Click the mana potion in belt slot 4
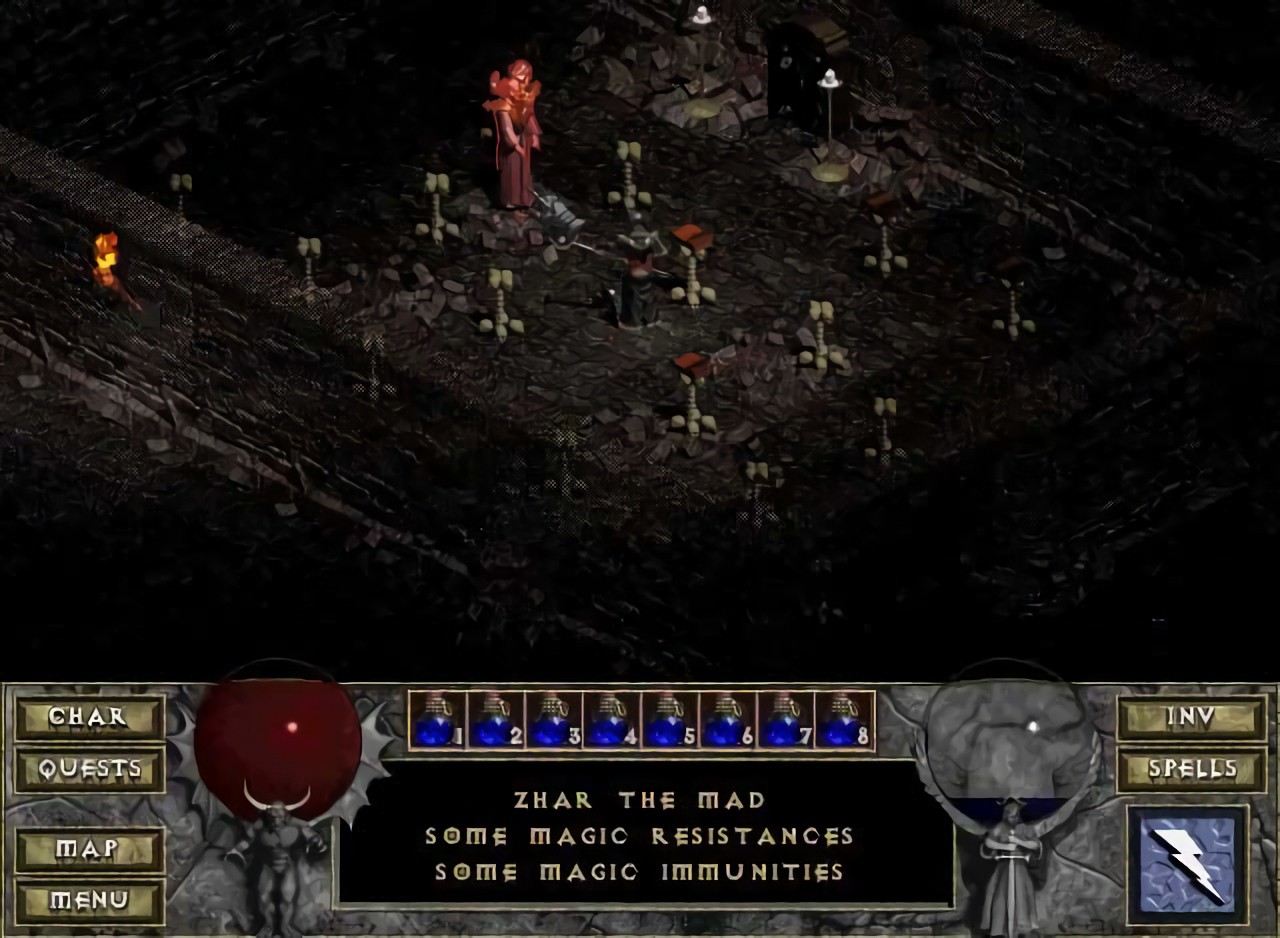 coord(611,721)
